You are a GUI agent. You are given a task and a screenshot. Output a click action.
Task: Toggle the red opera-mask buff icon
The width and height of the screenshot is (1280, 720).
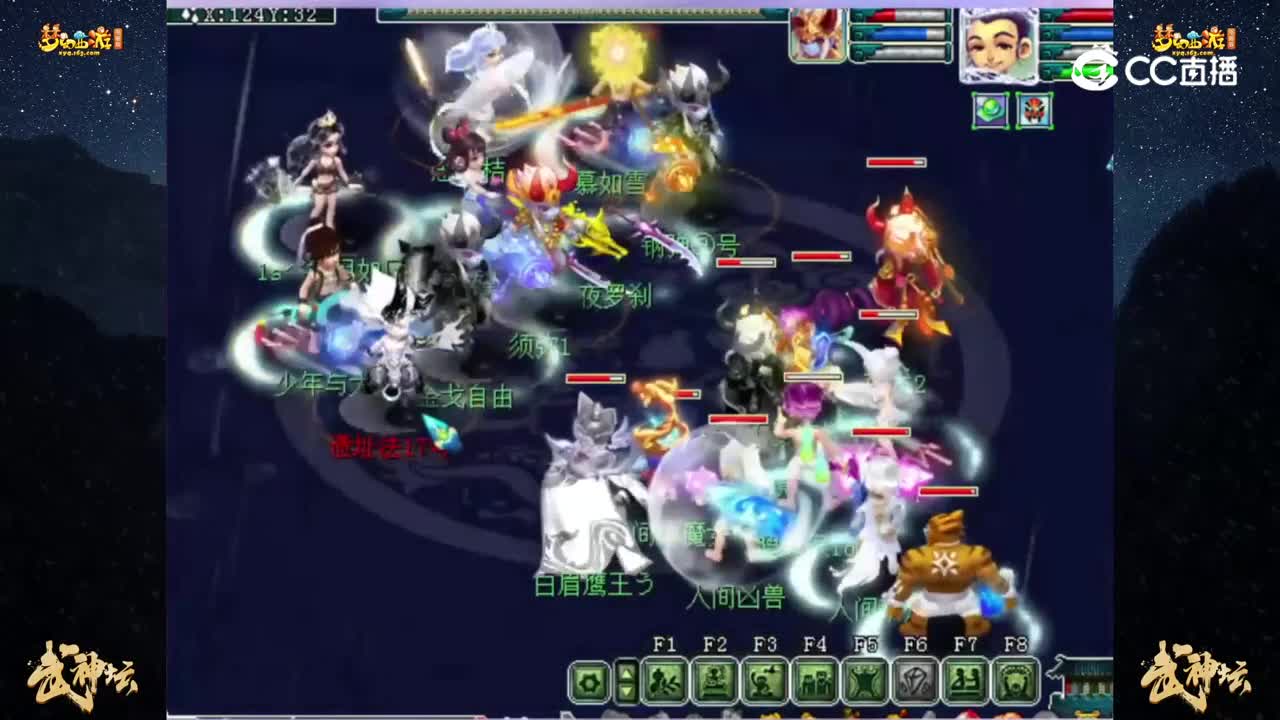point(1036,110)
